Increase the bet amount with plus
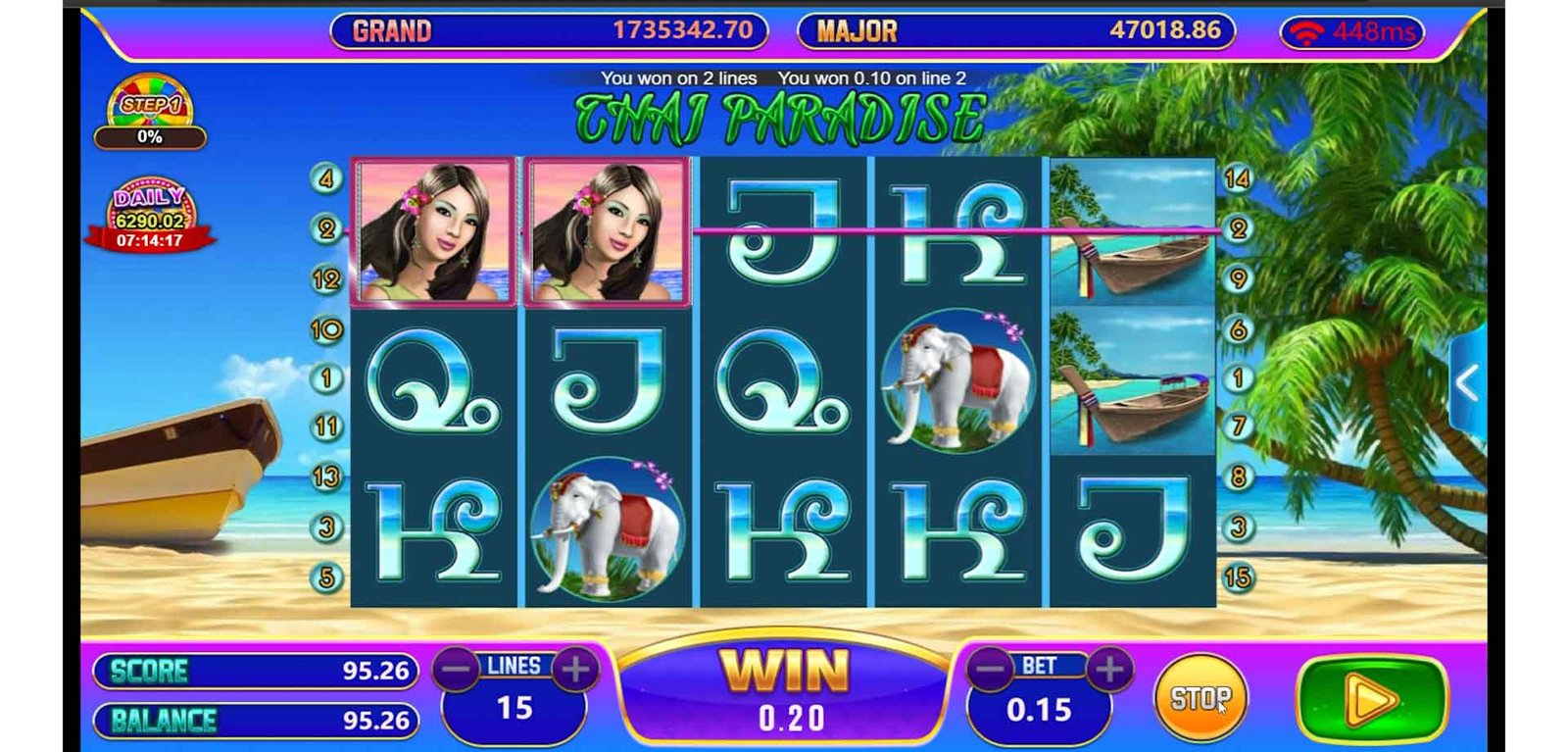This screenshot has width=1568, height=752. pyautogui.click(x=1109, y=670)
